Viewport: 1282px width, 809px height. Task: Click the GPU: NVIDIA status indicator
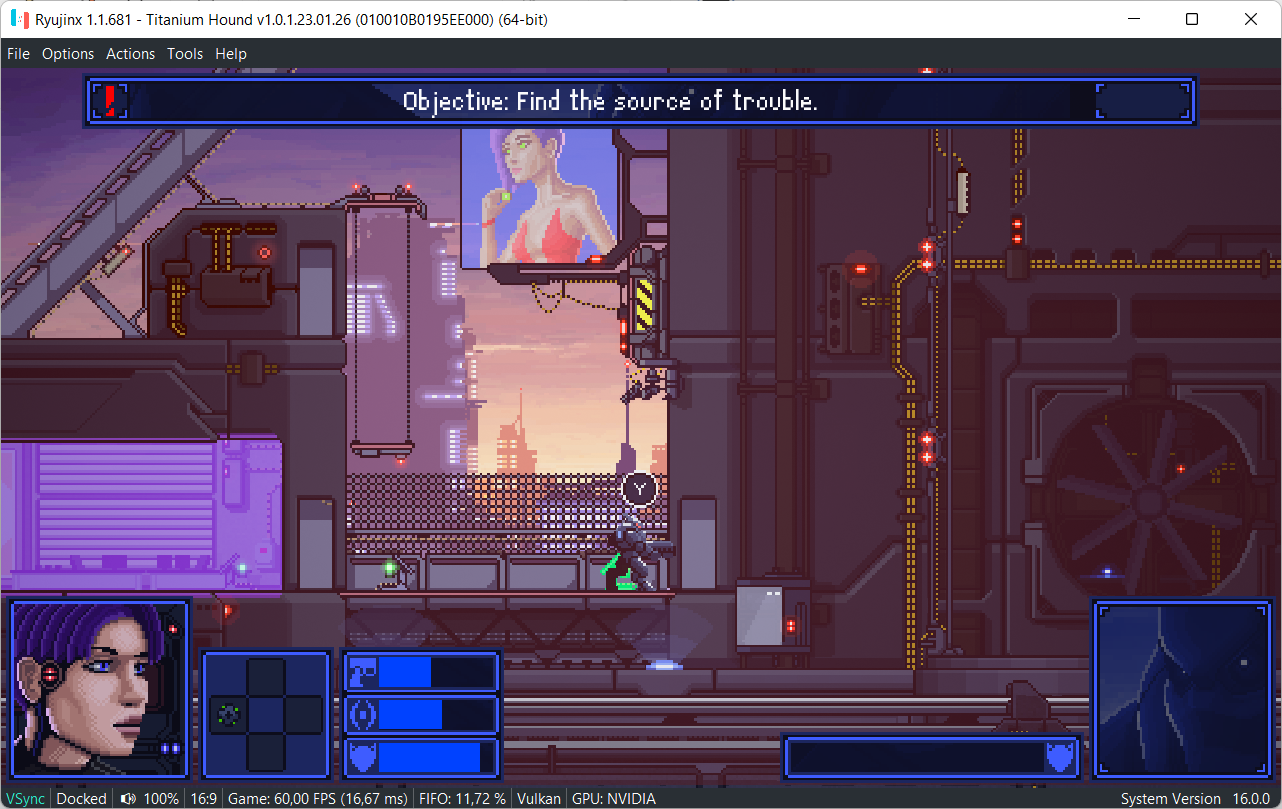(613, 798)
